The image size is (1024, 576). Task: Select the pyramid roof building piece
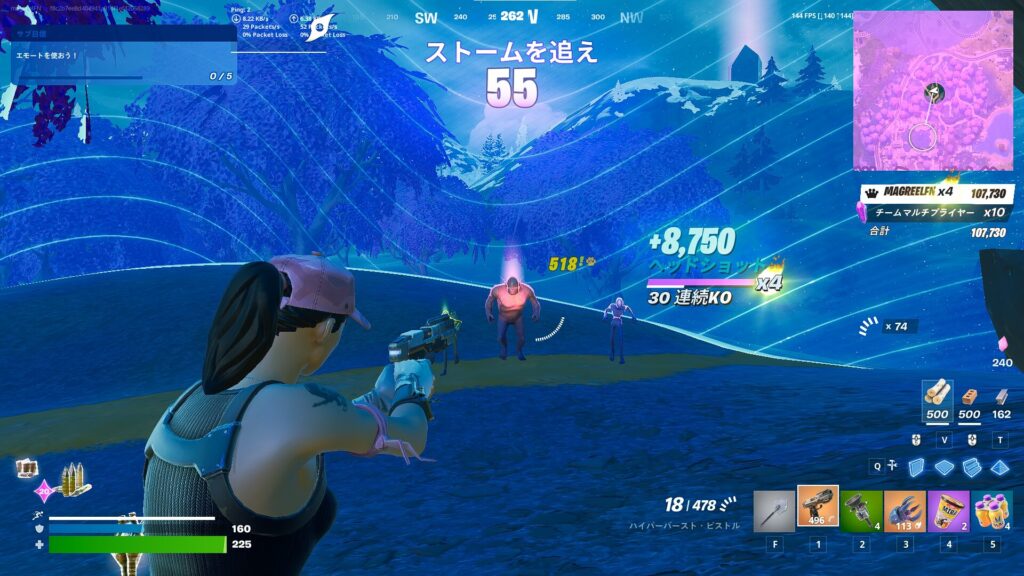tap(998, 467)
